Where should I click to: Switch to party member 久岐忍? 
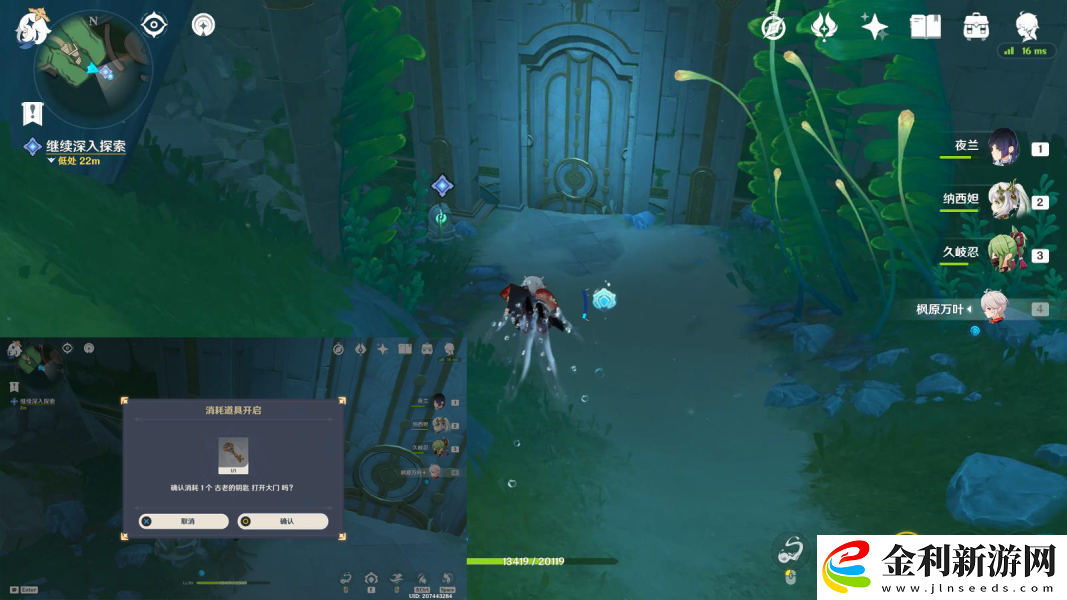1005,254
